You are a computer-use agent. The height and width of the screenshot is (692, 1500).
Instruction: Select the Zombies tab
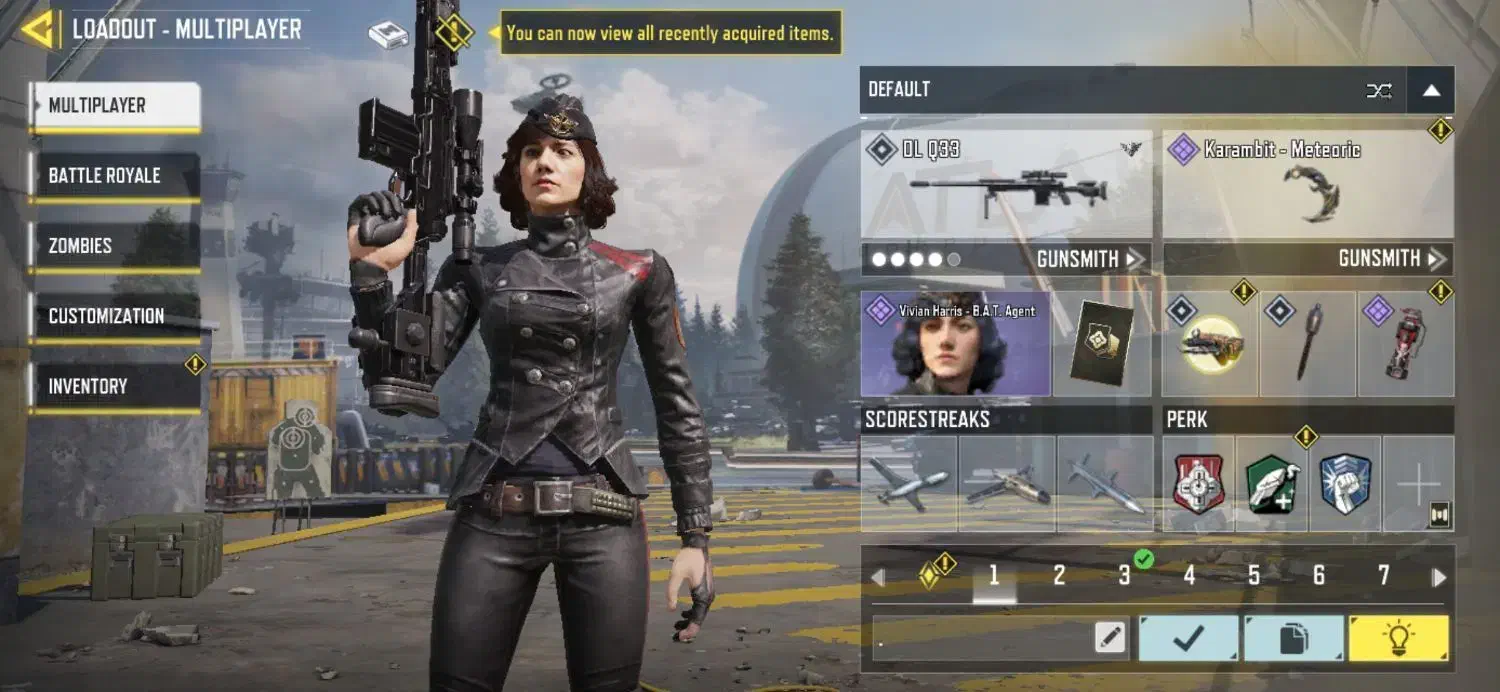pos(115,246)
